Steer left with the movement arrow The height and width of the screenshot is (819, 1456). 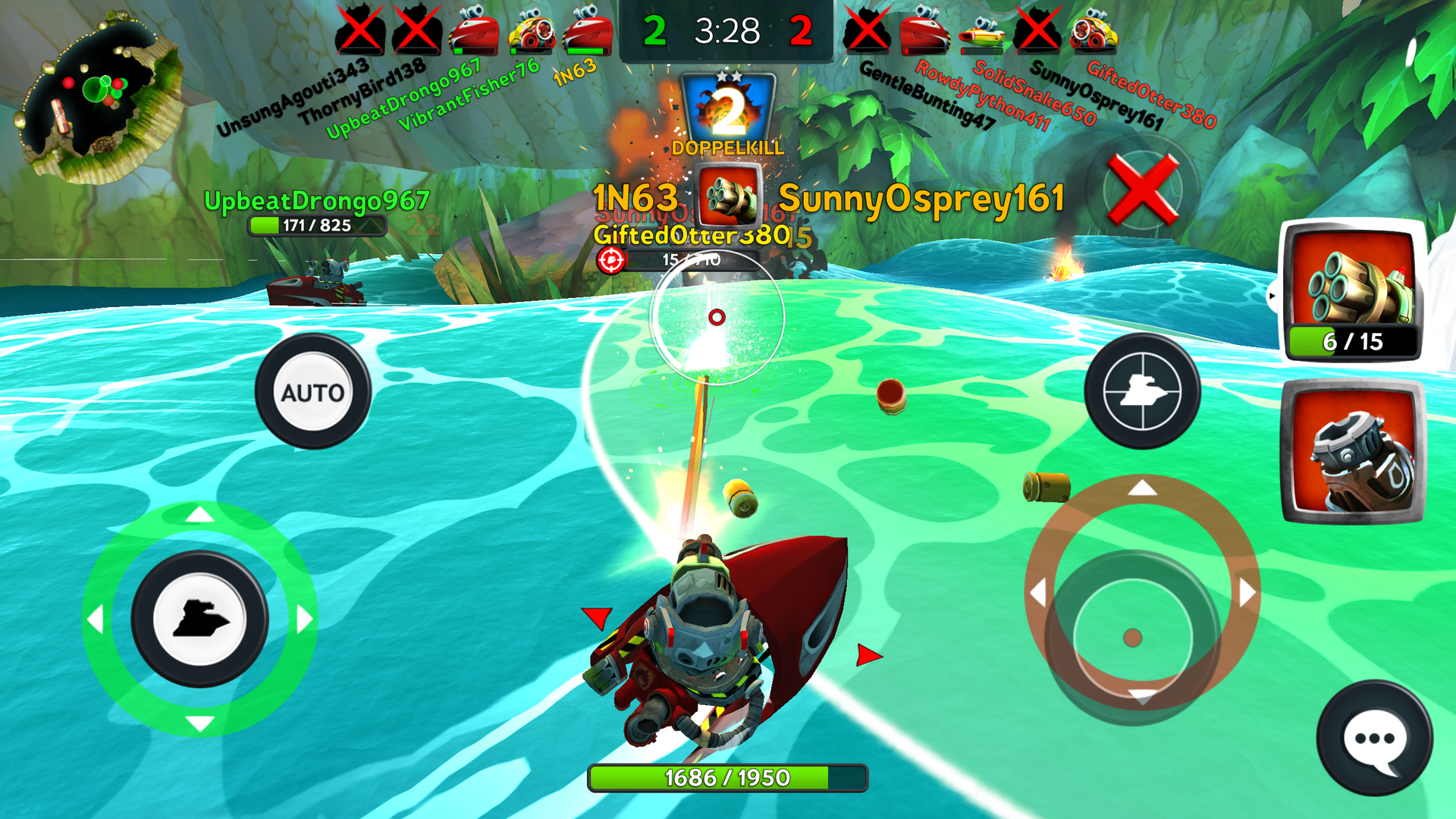tap(96, 620)
